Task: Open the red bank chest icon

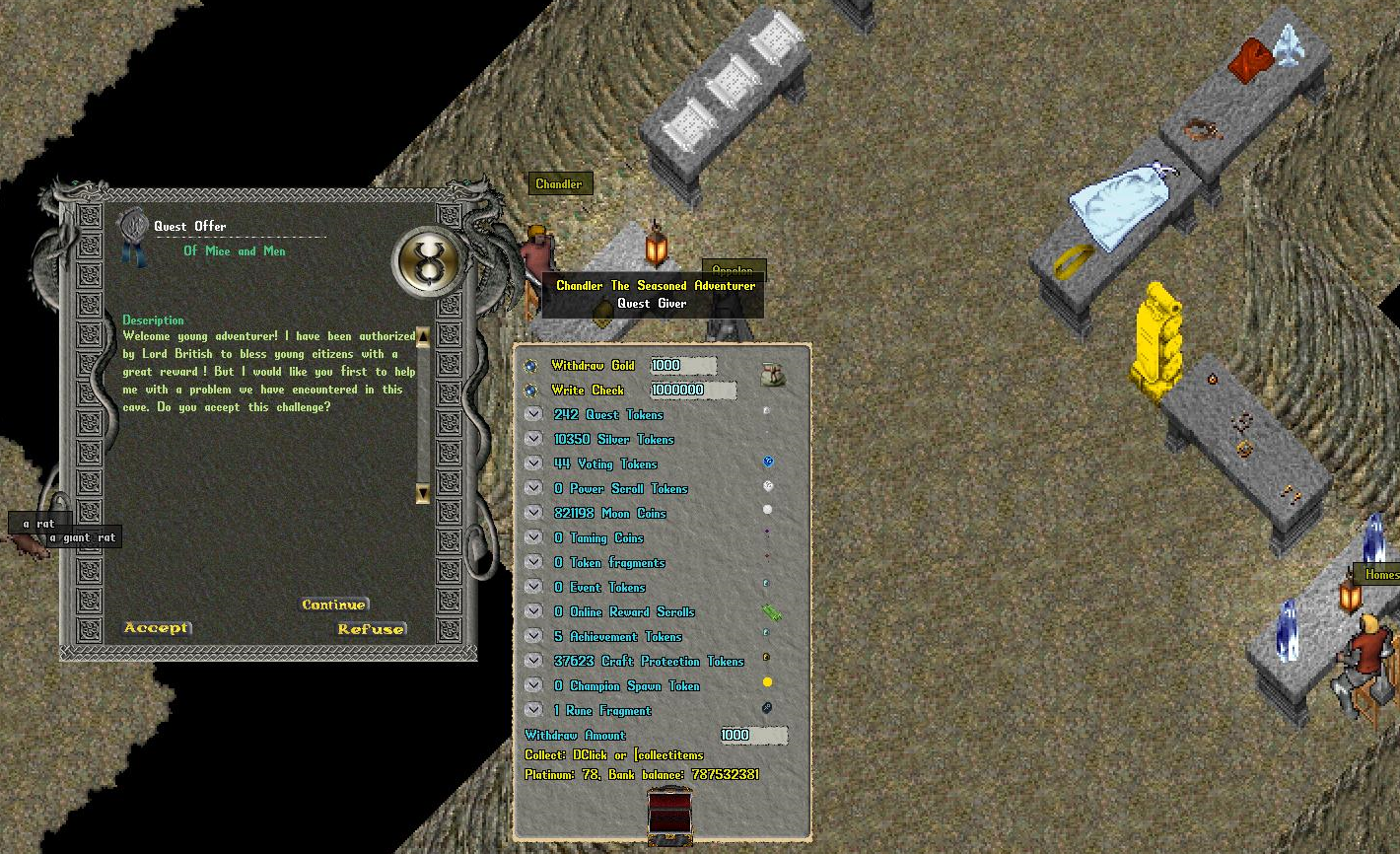Action: (669, 815)
